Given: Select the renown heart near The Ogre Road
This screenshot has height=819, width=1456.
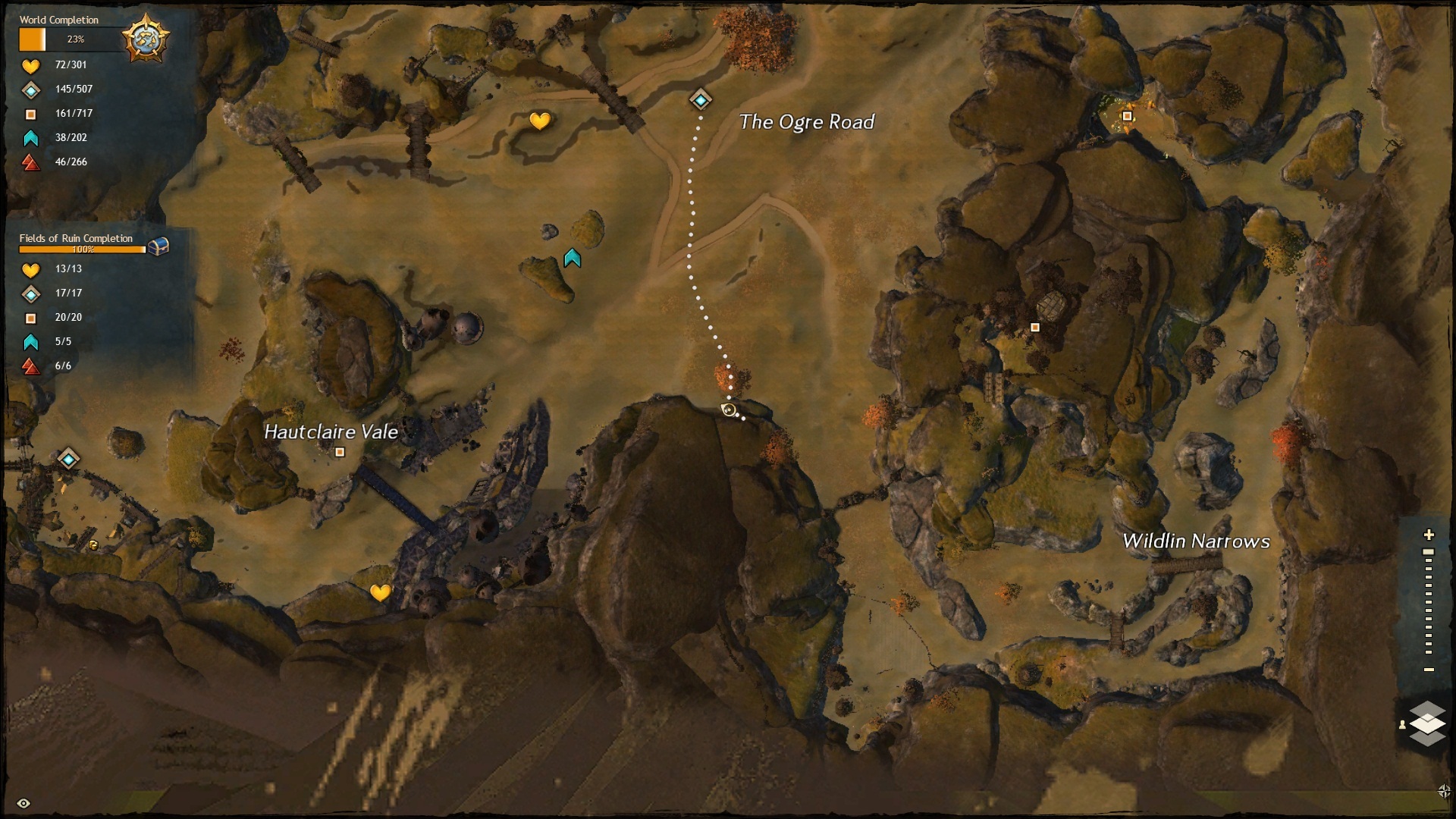Looking at the screenshot, I should coord(539,121).
